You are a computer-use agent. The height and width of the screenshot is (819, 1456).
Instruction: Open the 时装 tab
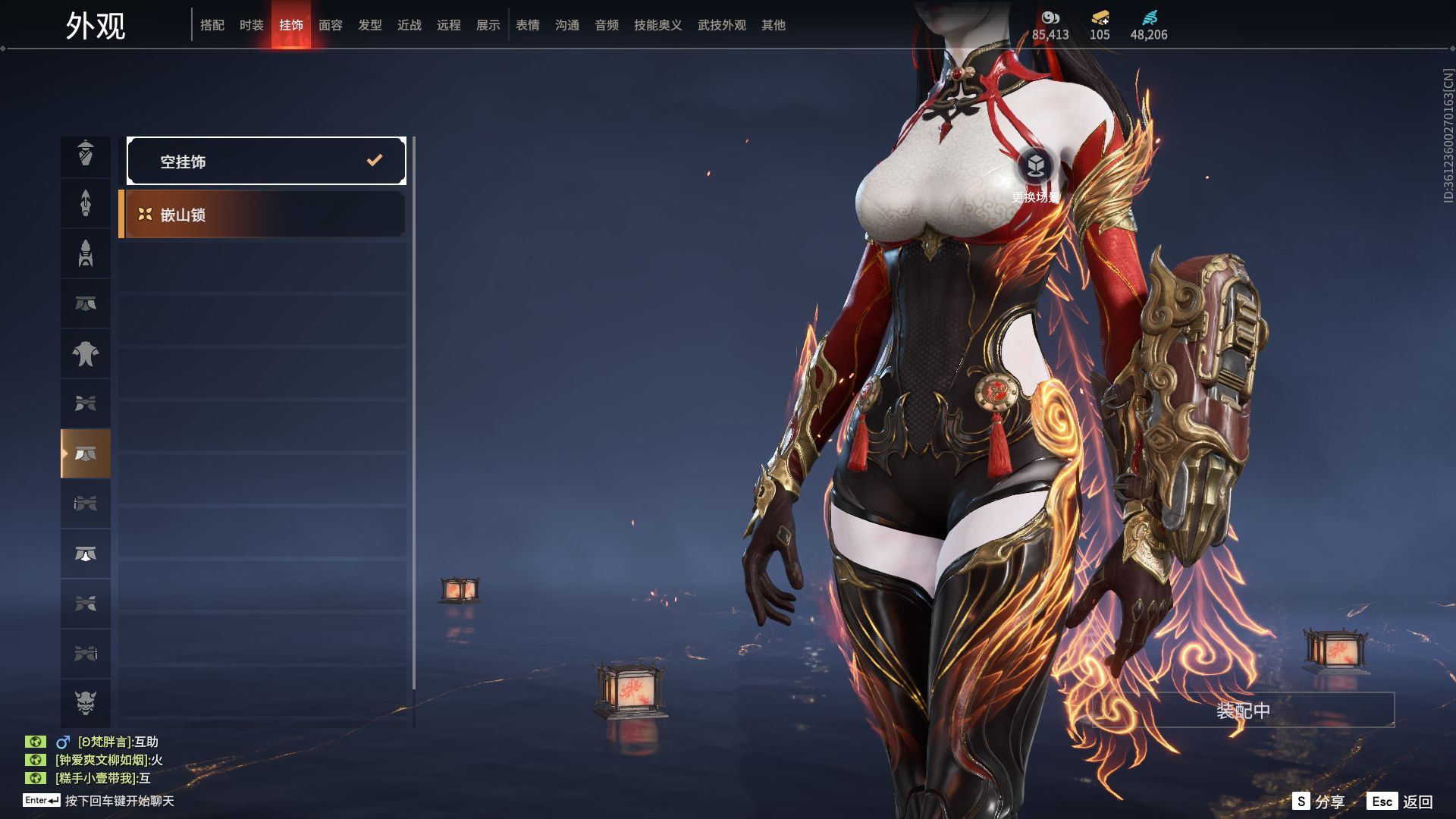coord(252,25)
